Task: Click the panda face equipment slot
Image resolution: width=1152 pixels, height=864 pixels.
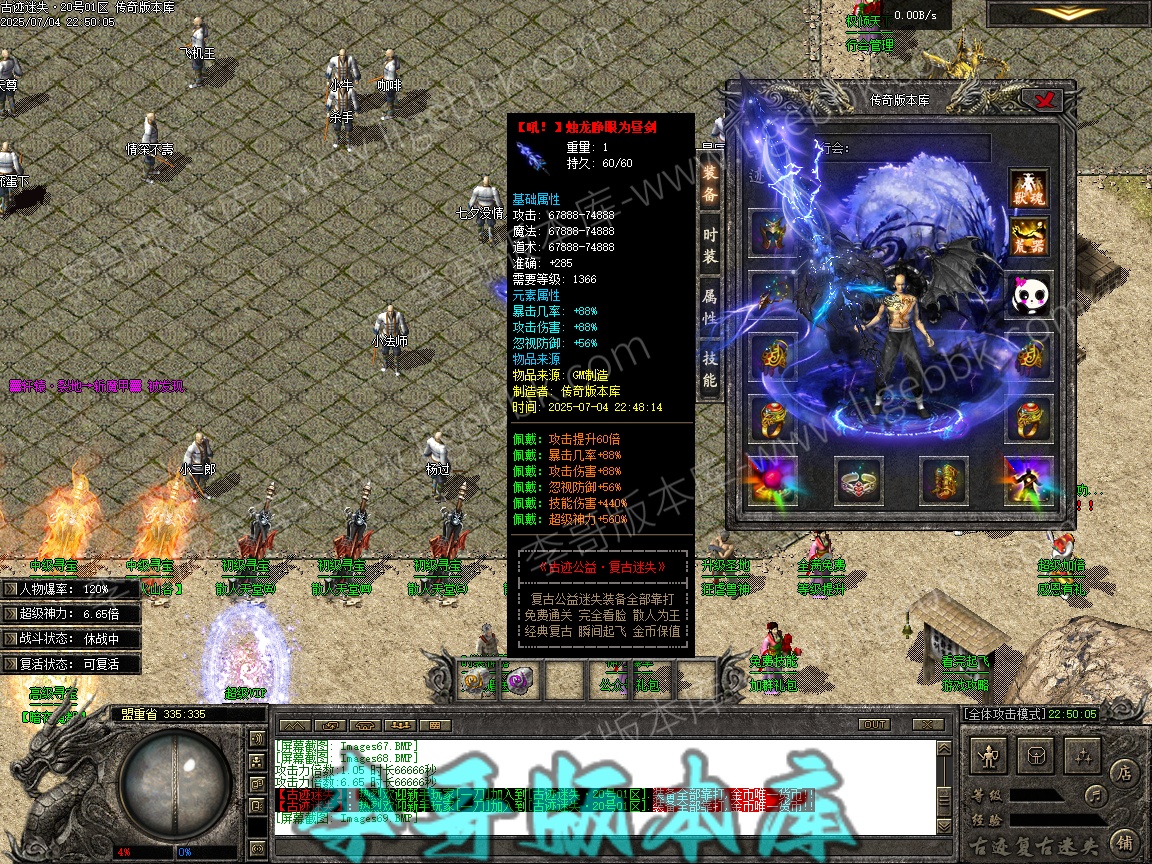Action: 1028,296
